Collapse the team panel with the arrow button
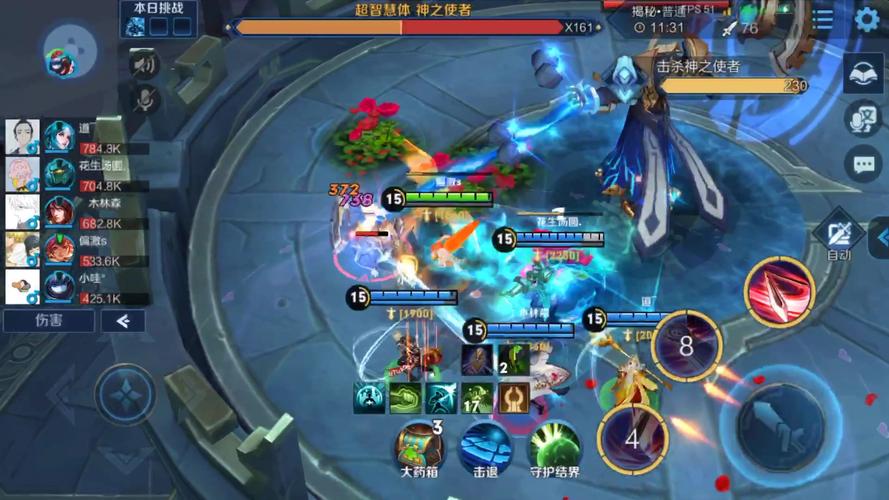889x500 pixels. (123, 321)
